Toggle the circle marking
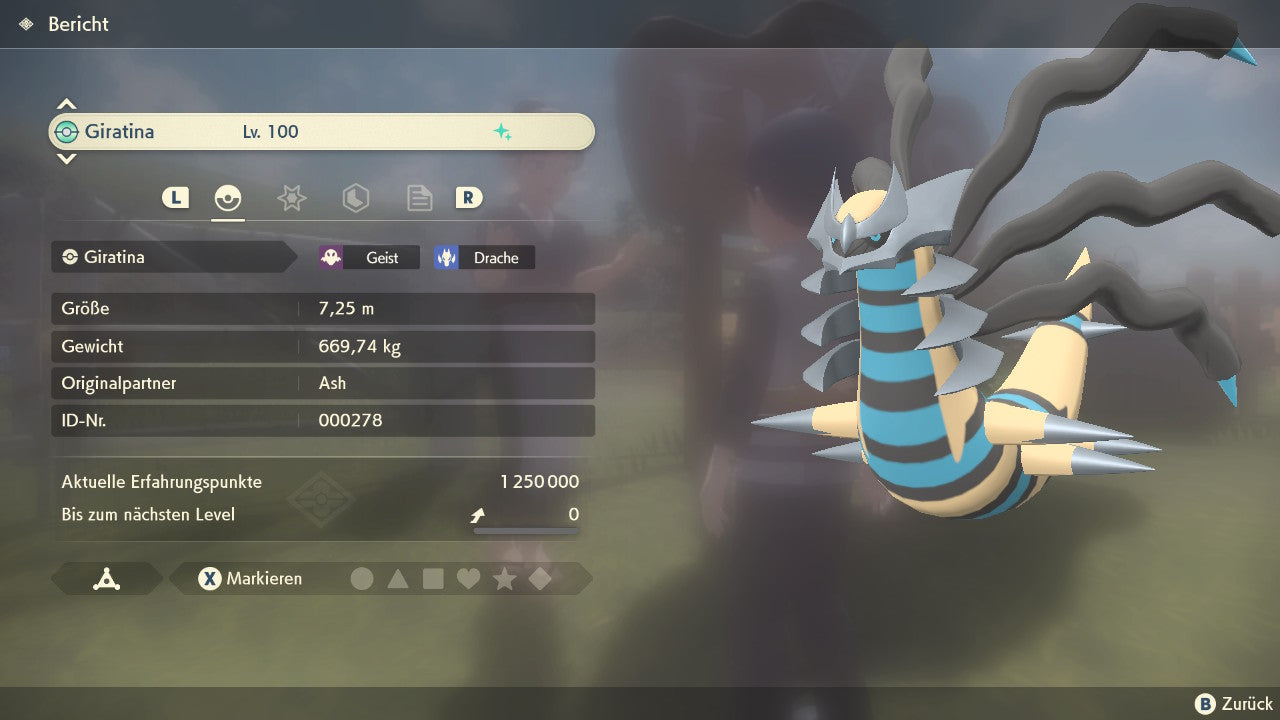This screenshot has width=1280, height=720. tap(362, 578)
